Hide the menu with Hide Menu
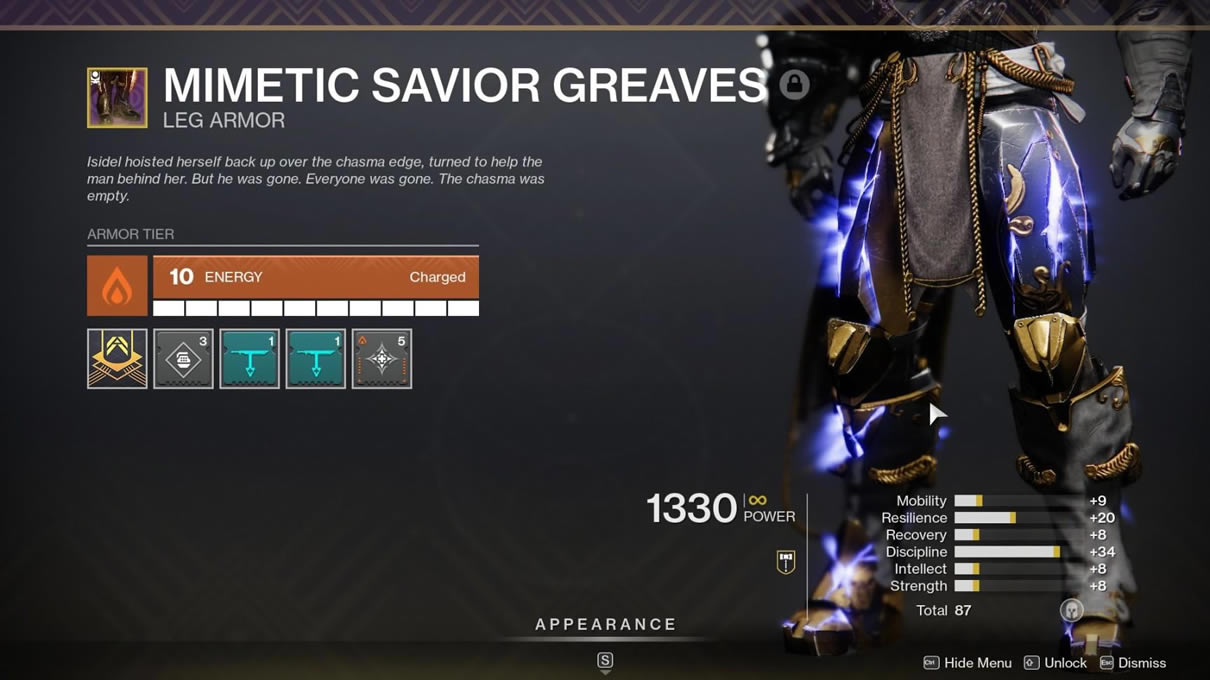 coord(967,663)
